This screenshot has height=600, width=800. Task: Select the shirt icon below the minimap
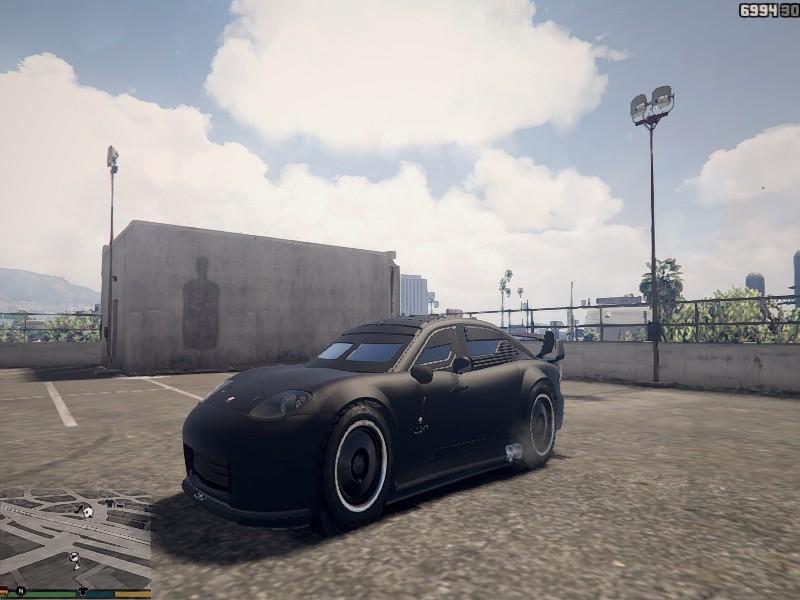[x=82, y=590]
